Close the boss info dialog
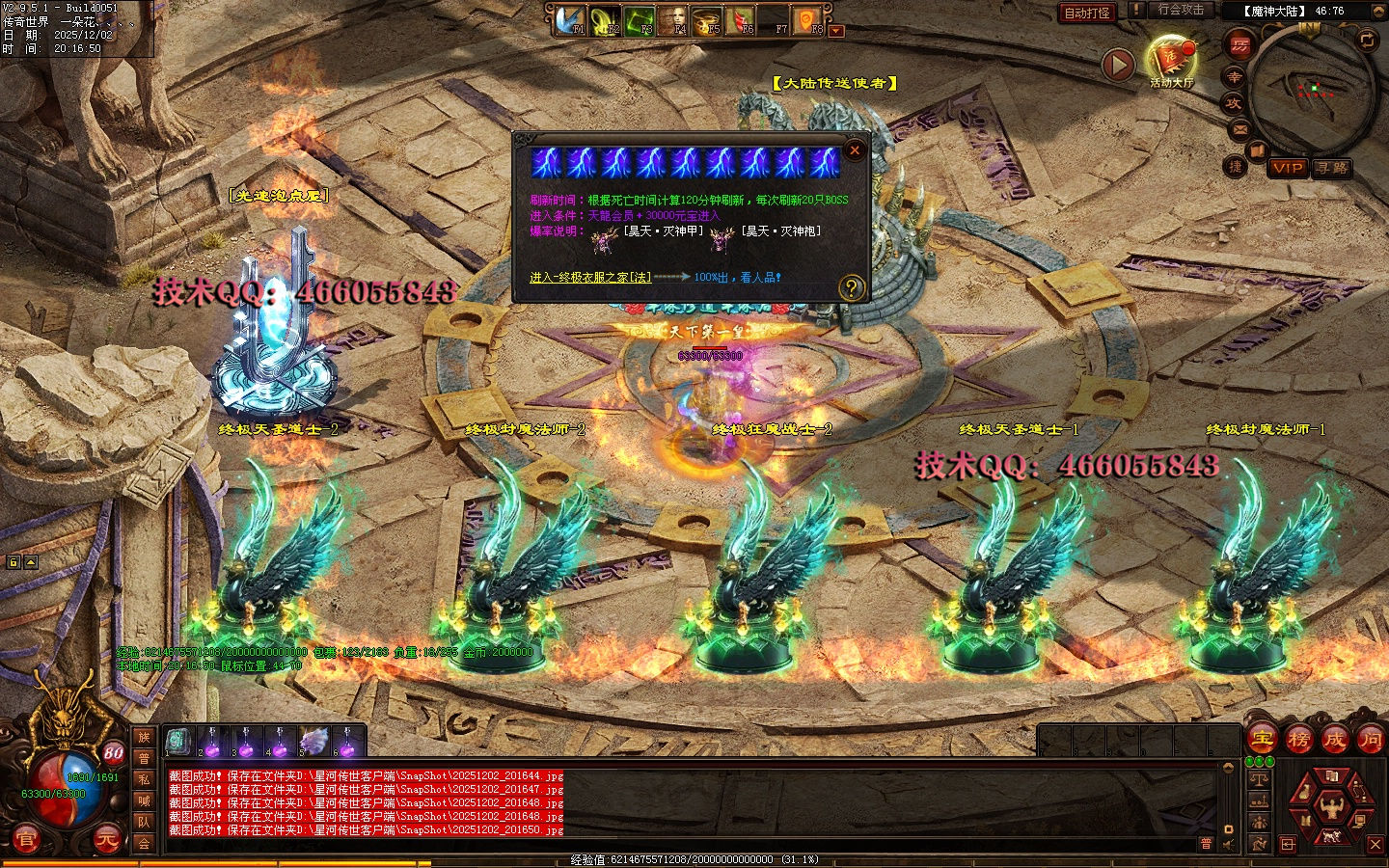Screen dimensions: 1389x868 854,150
